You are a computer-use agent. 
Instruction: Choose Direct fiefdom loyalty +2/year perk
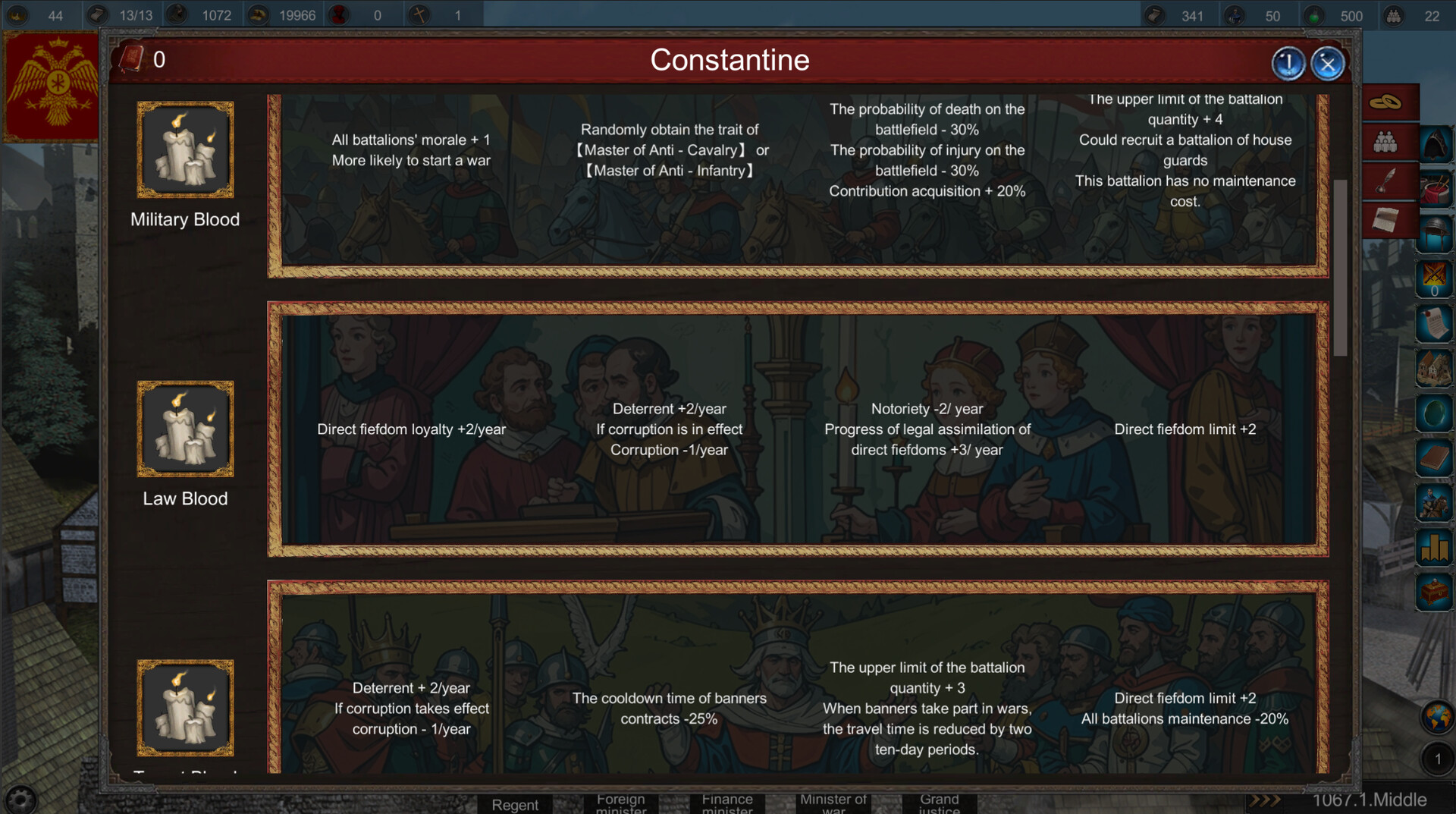411,429
